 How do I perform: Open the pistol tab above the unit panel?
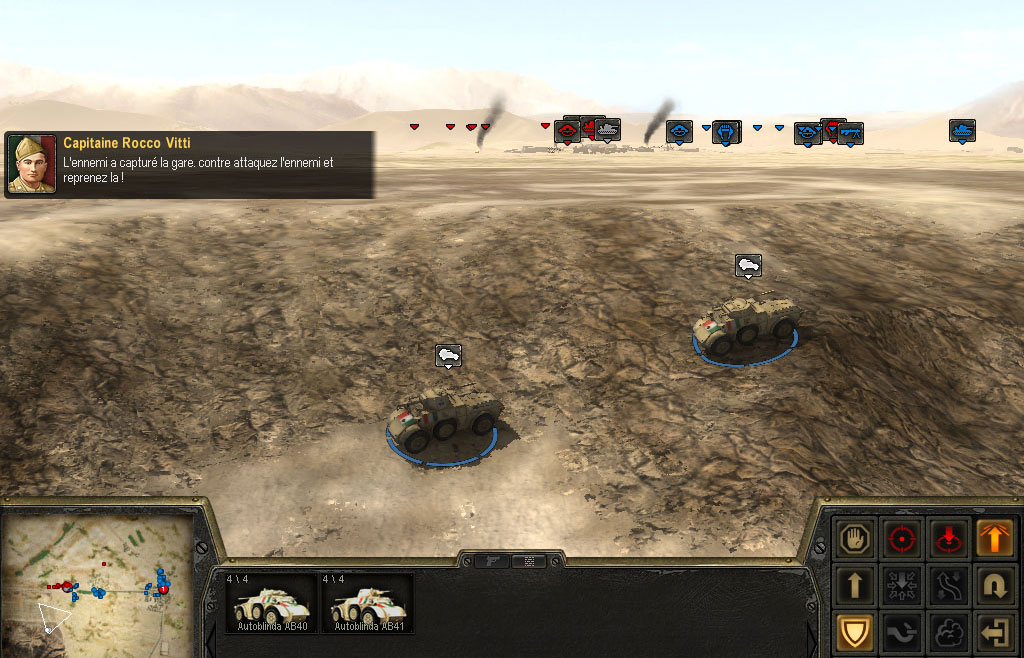click(x=493, y=561)
